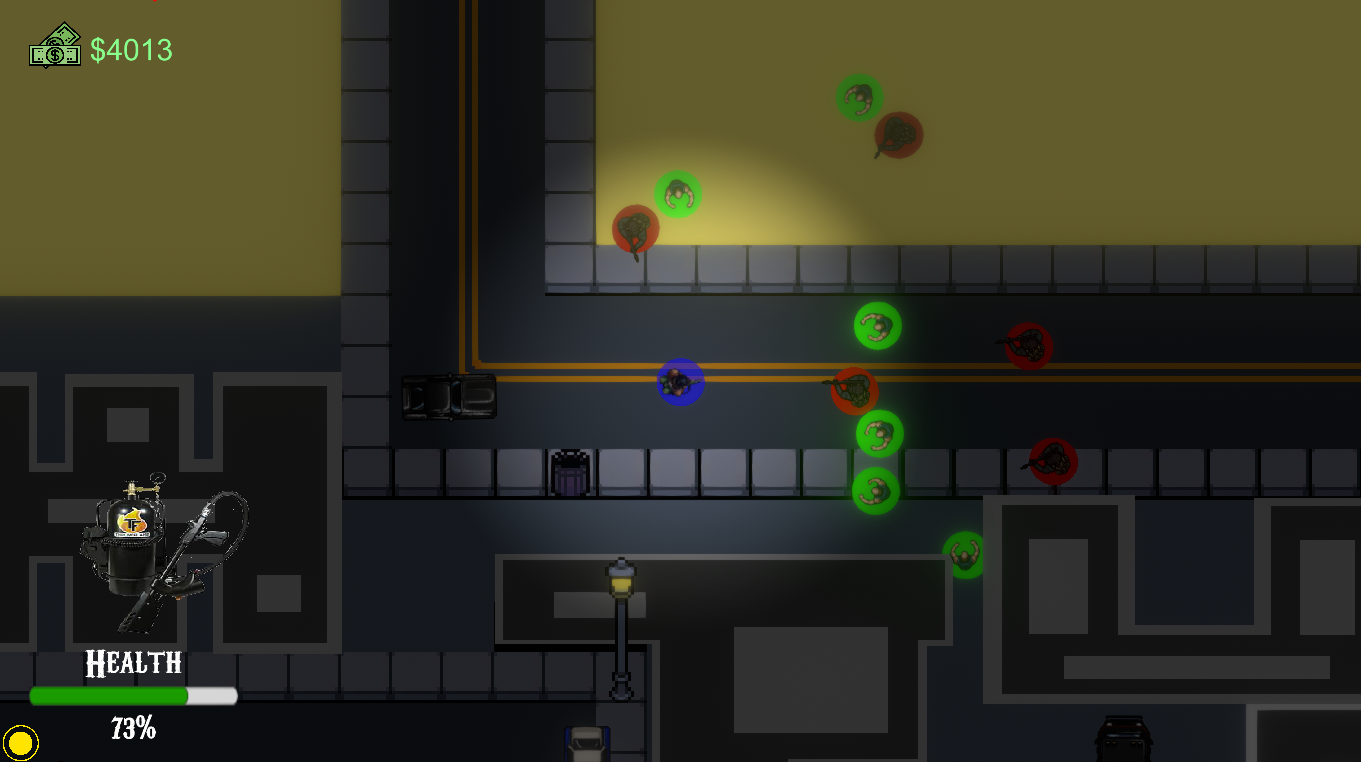Click the Health label above the bar
This screenshot has width=1361, height=762.
[x=134, y=663]
